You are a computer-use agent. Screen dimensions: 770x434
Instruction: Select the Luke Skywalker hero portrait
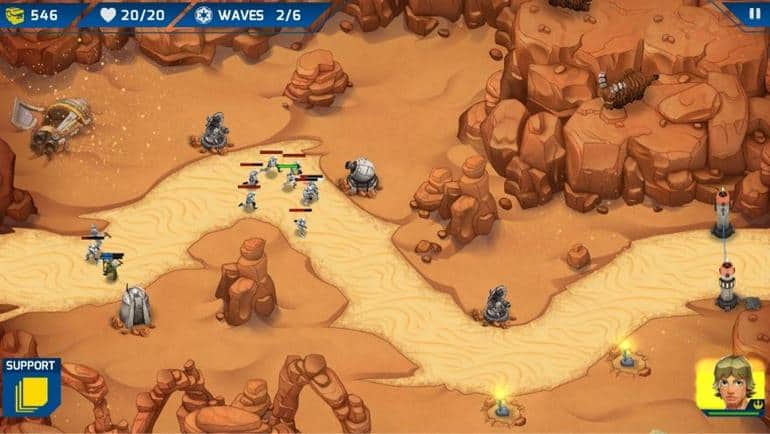coord(730,387)
